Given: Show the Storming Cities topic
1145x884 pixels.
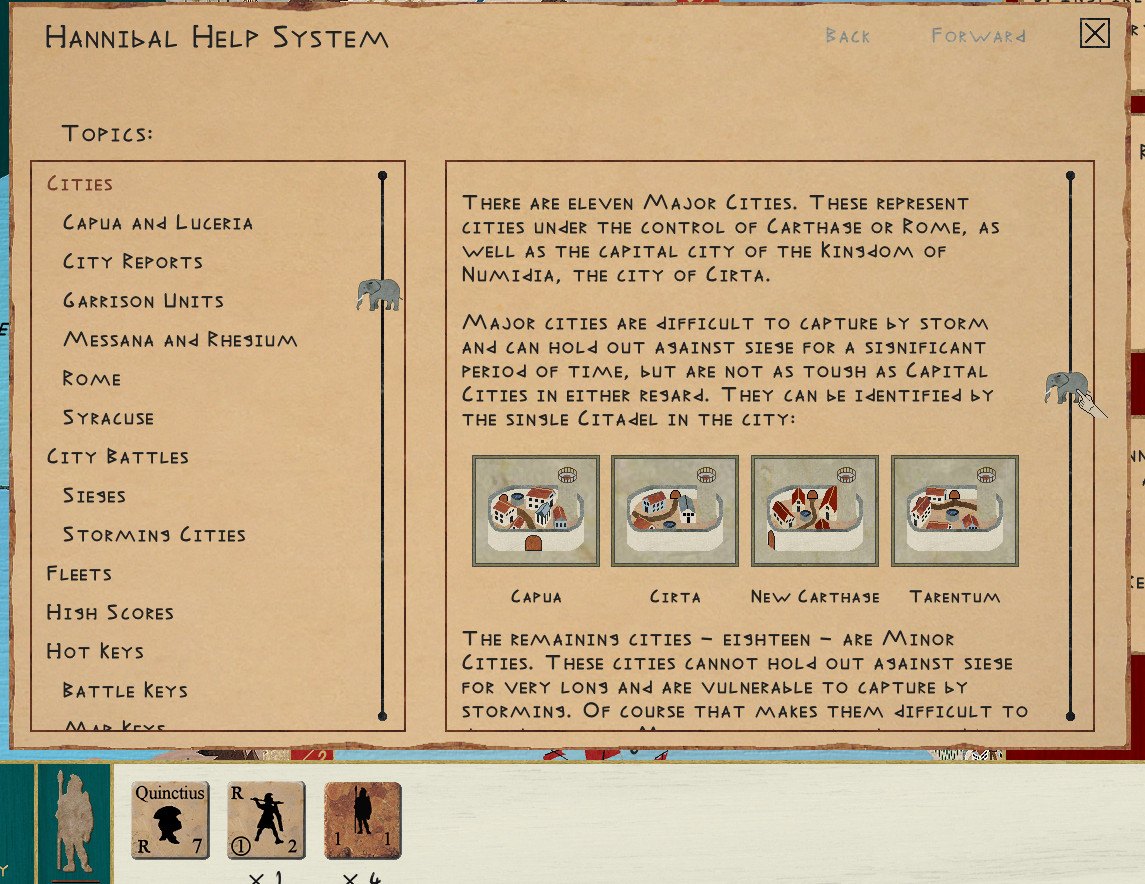Looking at the screenshot, I should click(x=154, y=535).
